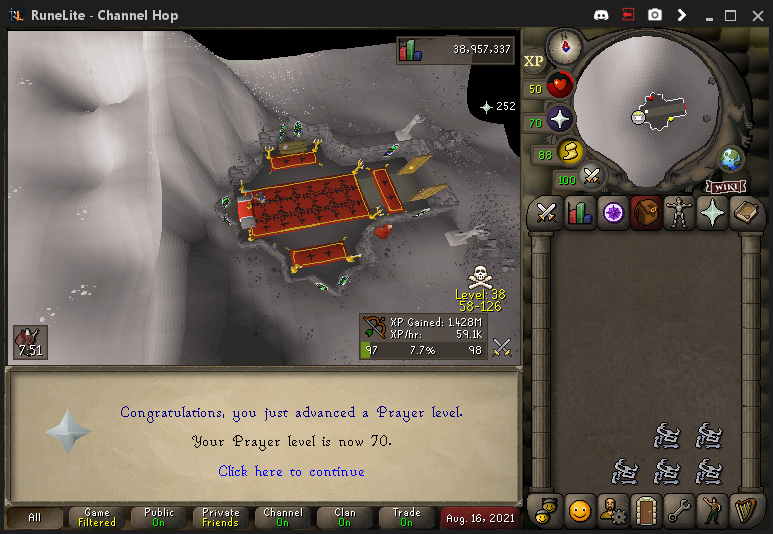Select the Trade chat filter tab
This screenshot has height=534, width=773.
click(406, 517)
